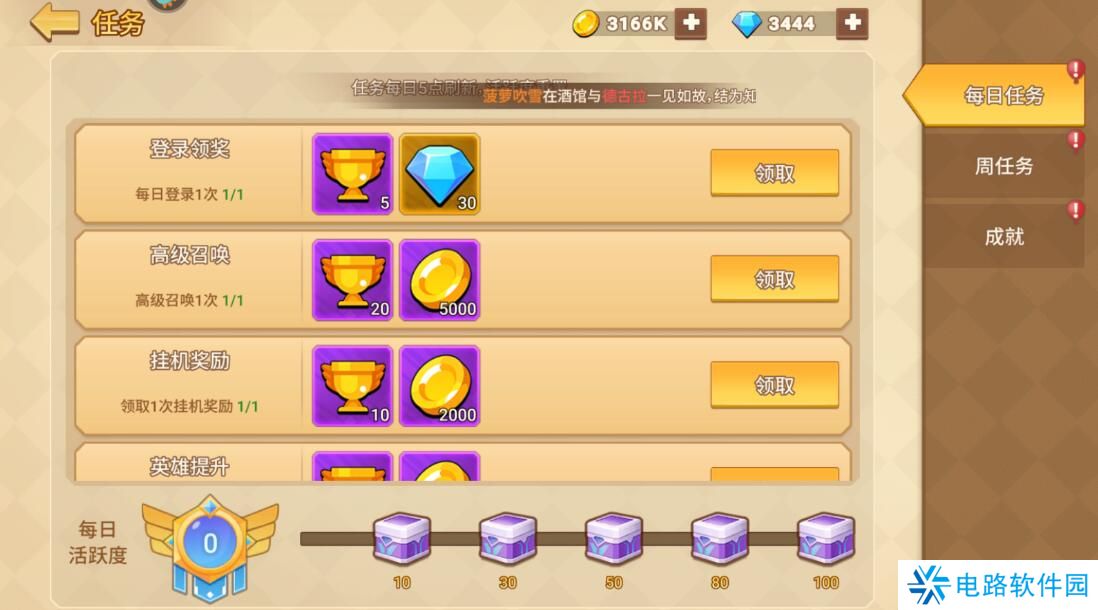Add more diamonds with plus button
The width and height of the screenshot is (1098, 610).
pyautogui.click(x=851, y=23)
